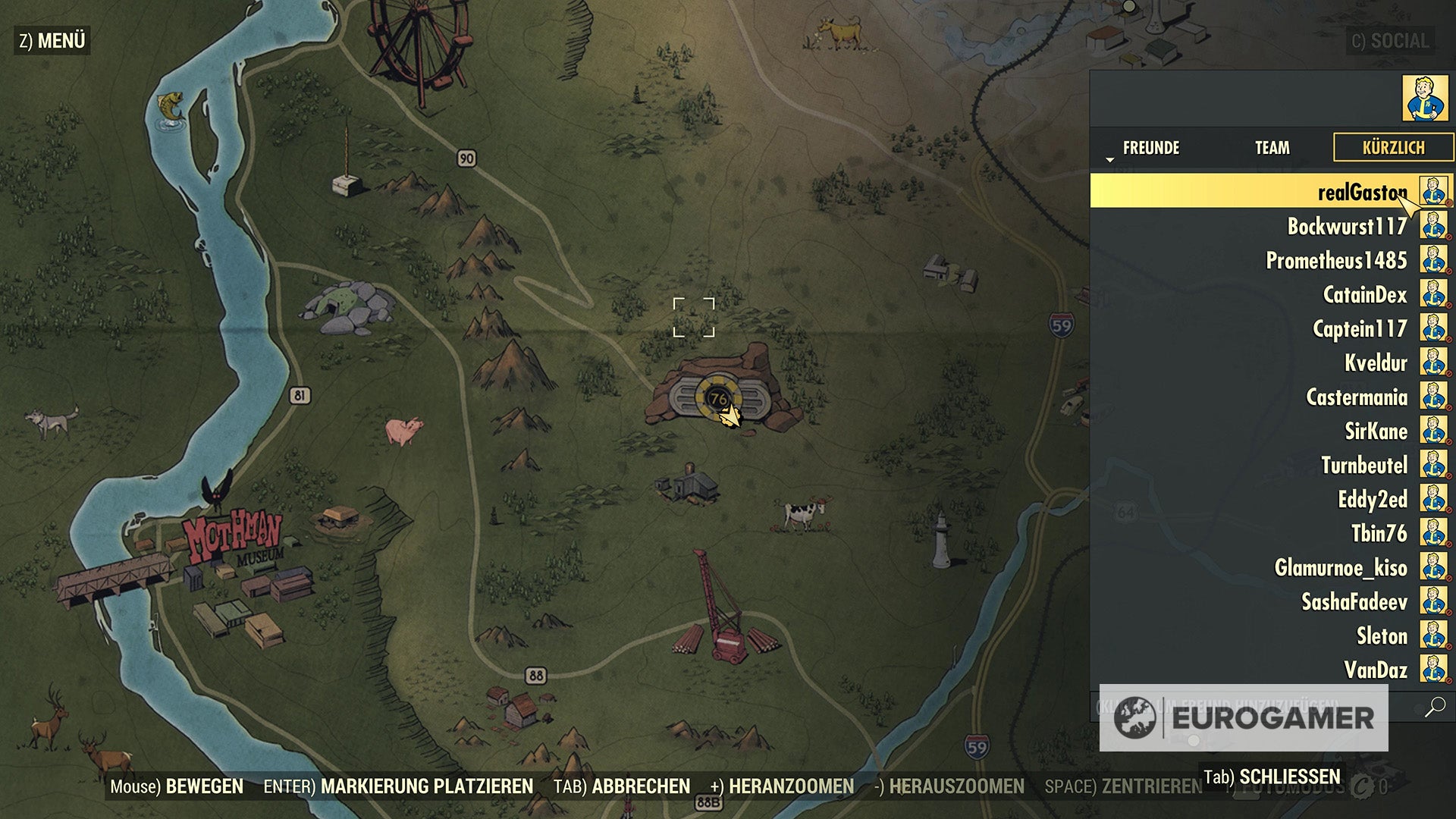
Task: Switch to the TEAM tab
Action: (1271, 149)
